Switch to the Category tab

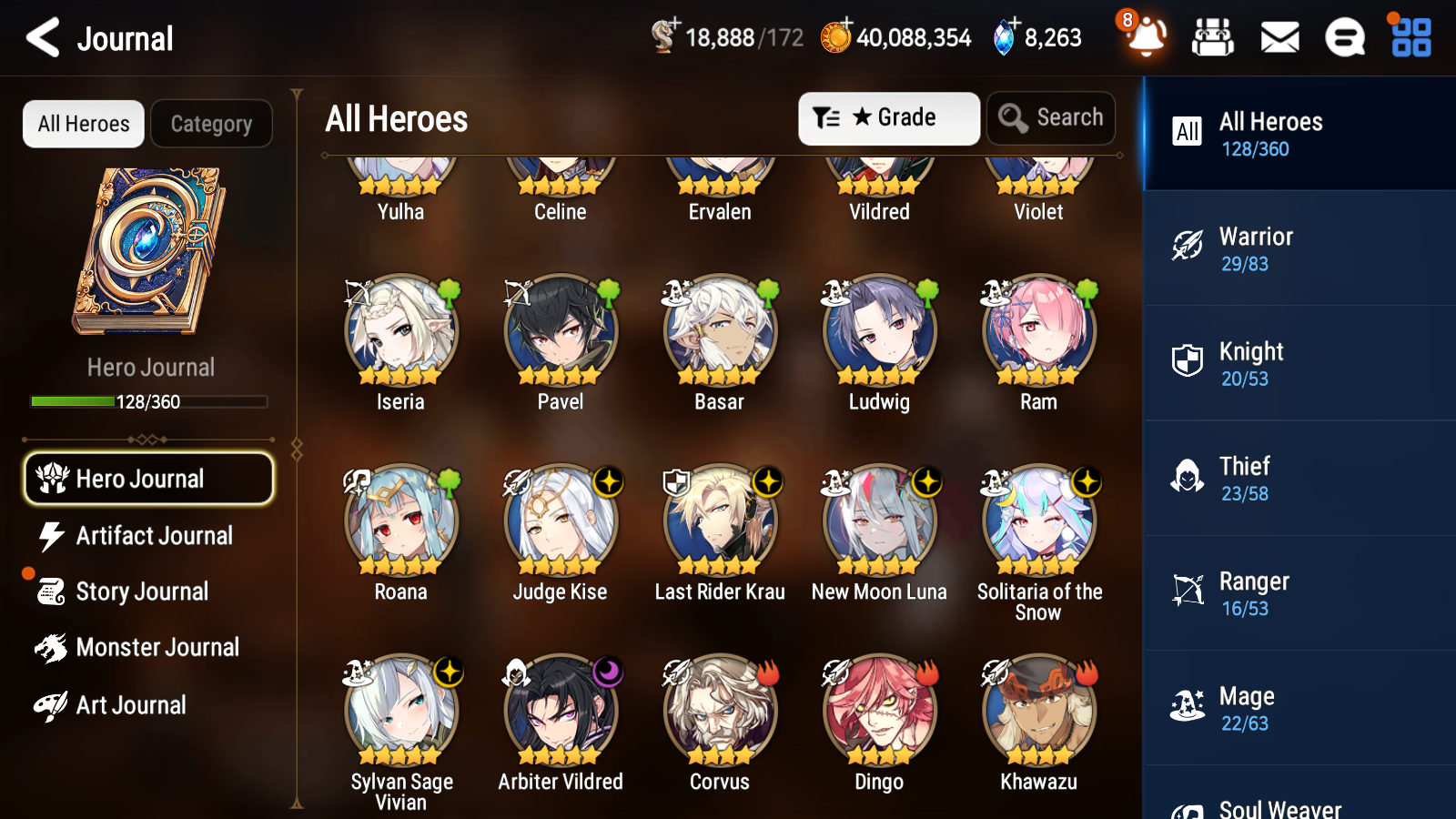tap(211, 124)
